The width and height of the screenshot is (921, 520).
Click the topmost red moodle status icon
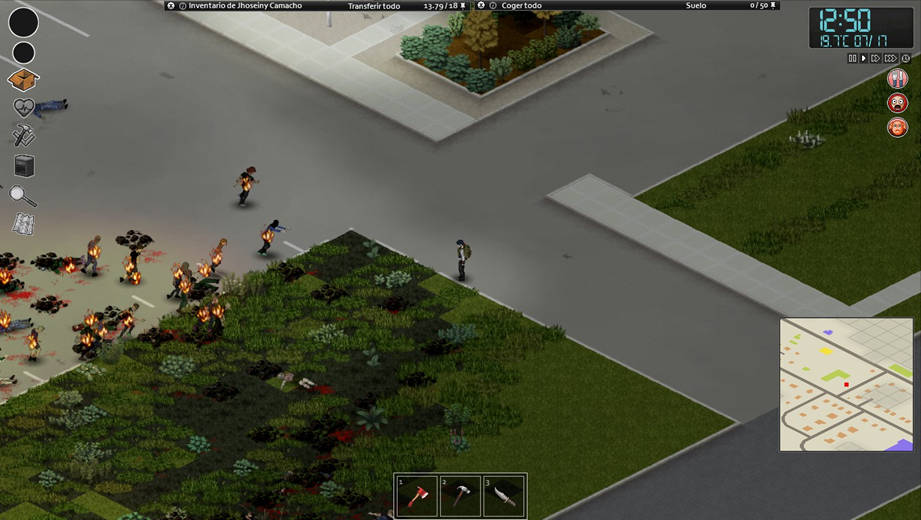(897, 78)
